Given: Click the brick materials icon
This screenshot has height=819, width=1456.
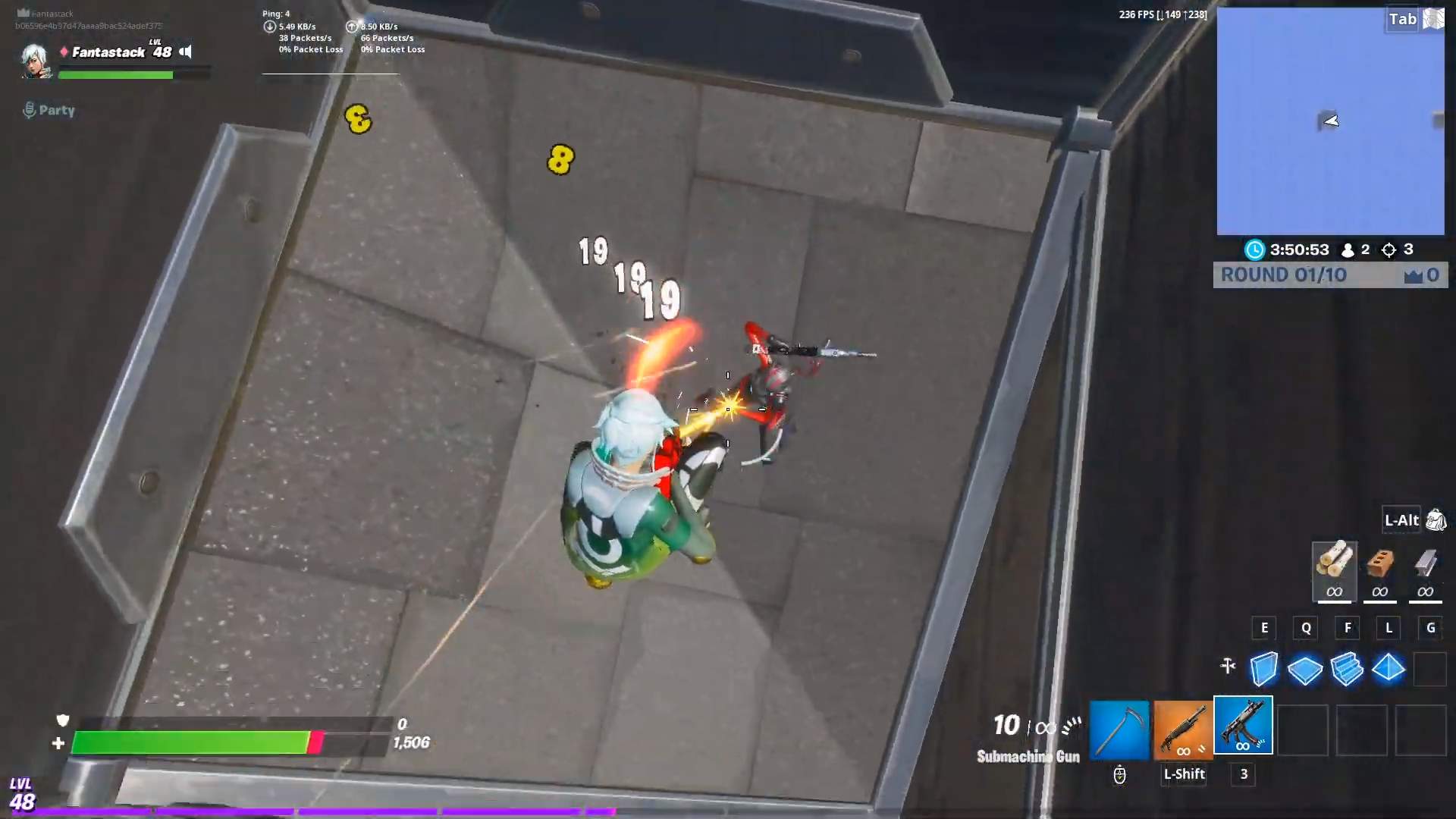Looking at the screenshot, I should coord(1379,573).
